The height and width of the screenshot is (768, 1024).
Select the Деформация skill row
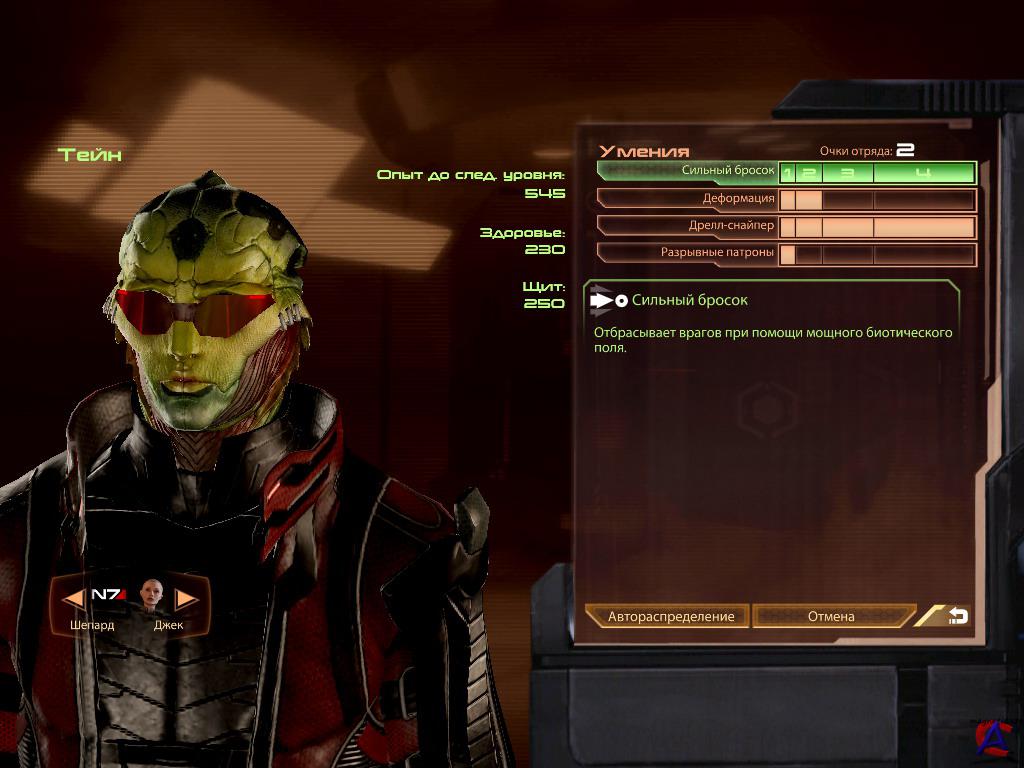click(x=688, y=199)
